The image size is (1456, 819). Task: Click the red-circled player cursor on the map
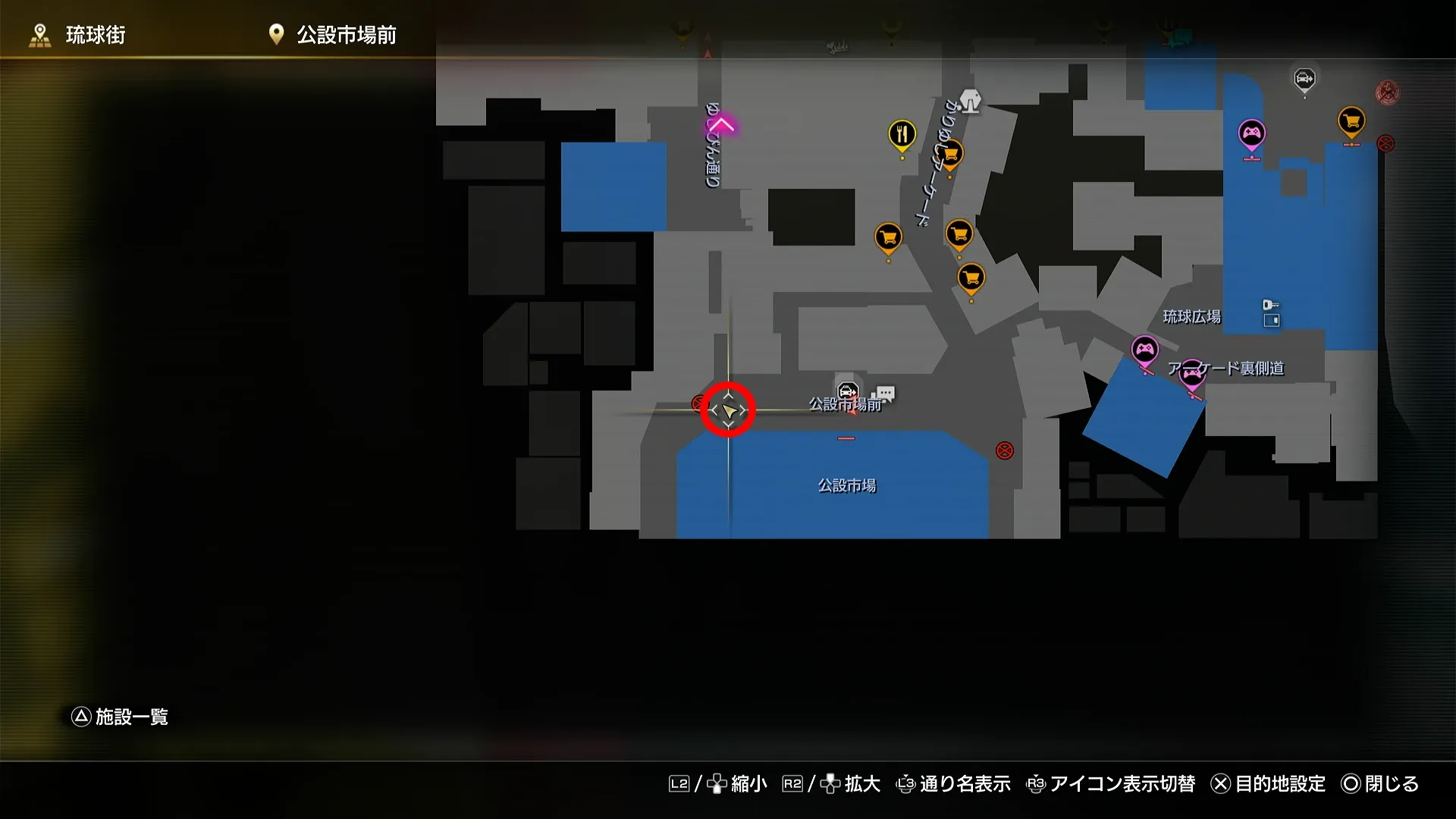[728, 409]
